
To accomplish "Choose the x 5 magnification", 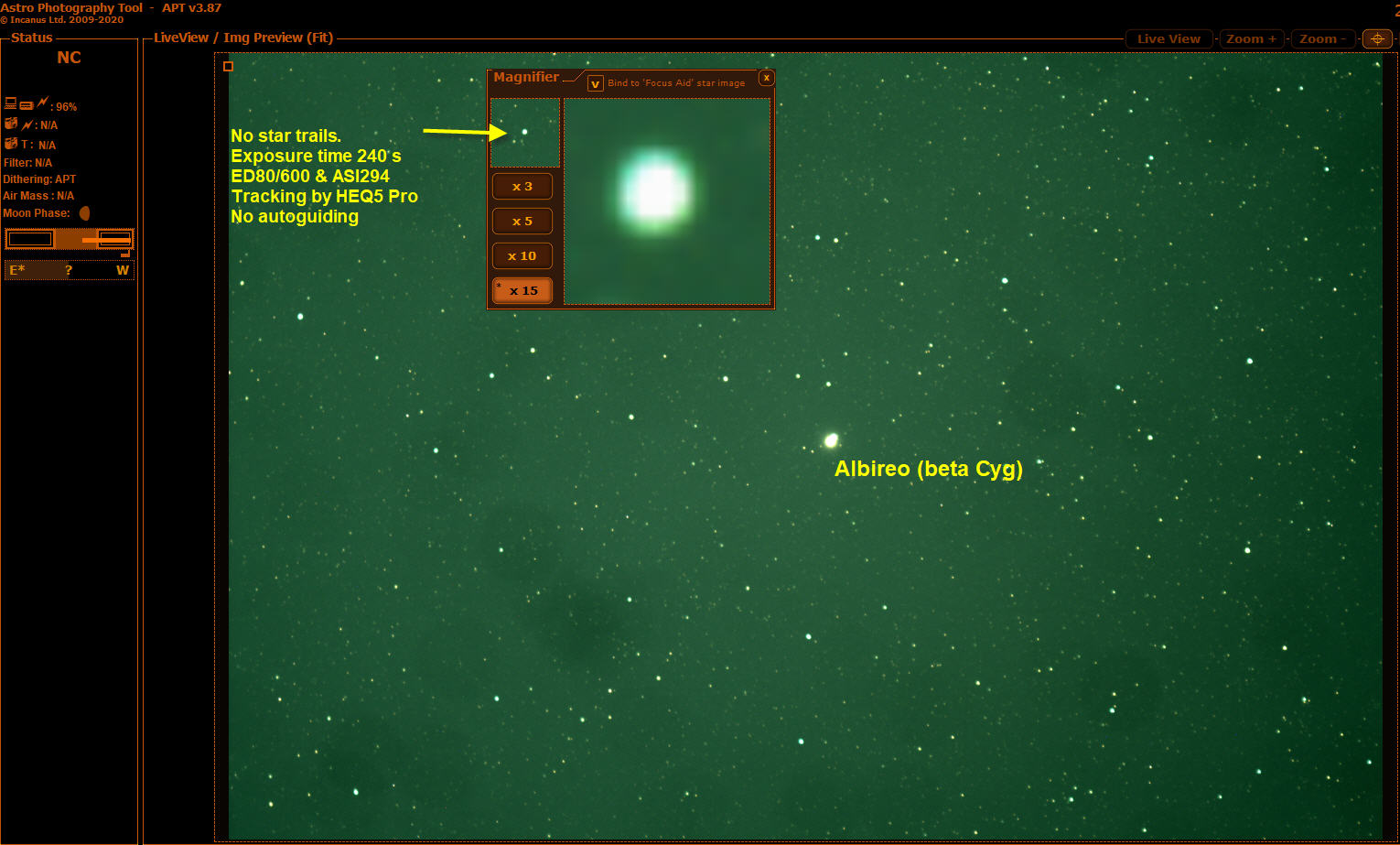I will [x=522, y=222].
